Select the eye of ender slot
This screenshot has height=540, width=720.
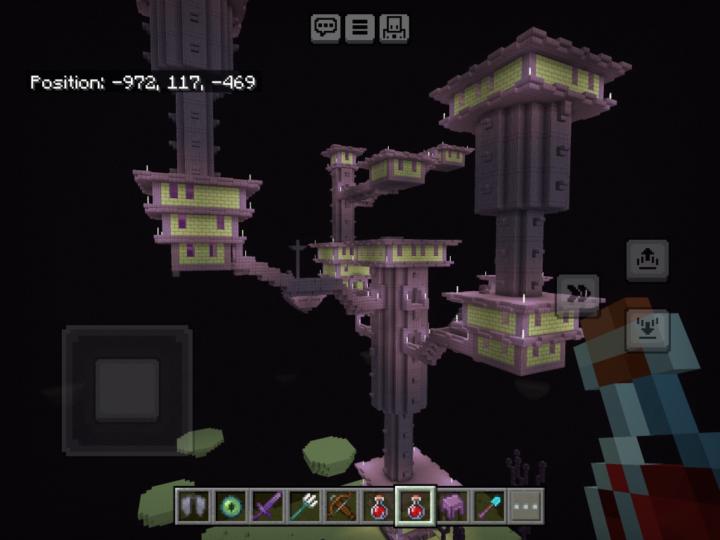pos(229,507)
